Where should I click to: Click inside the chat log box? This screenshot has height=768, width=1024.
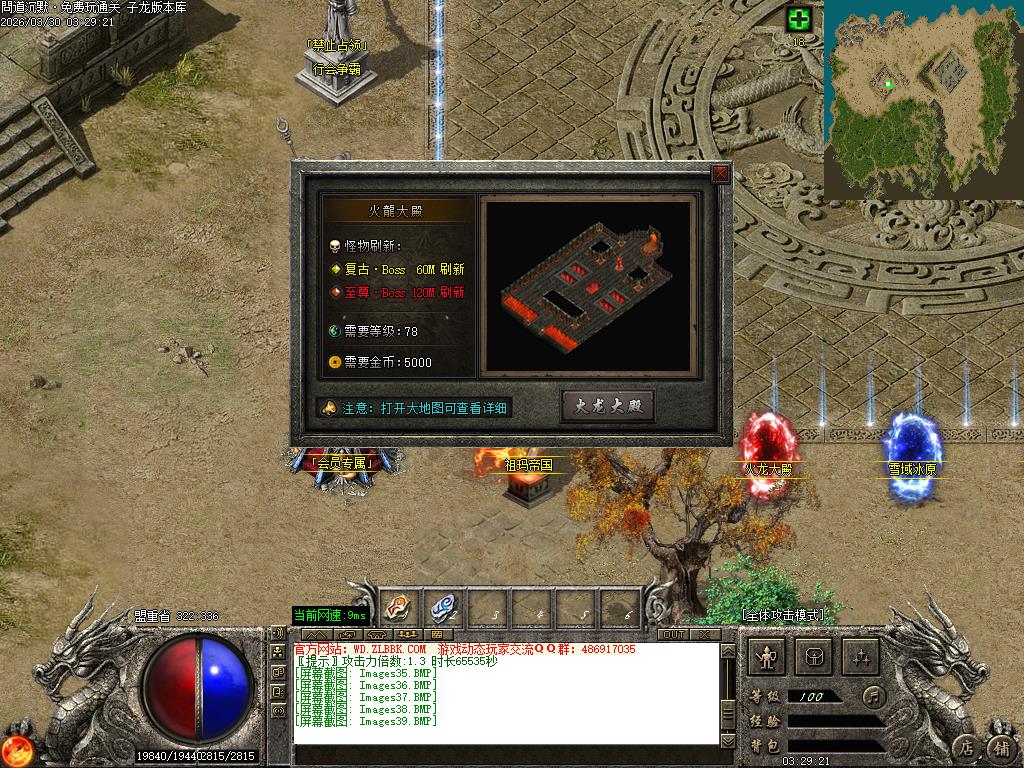coord(505,700)
